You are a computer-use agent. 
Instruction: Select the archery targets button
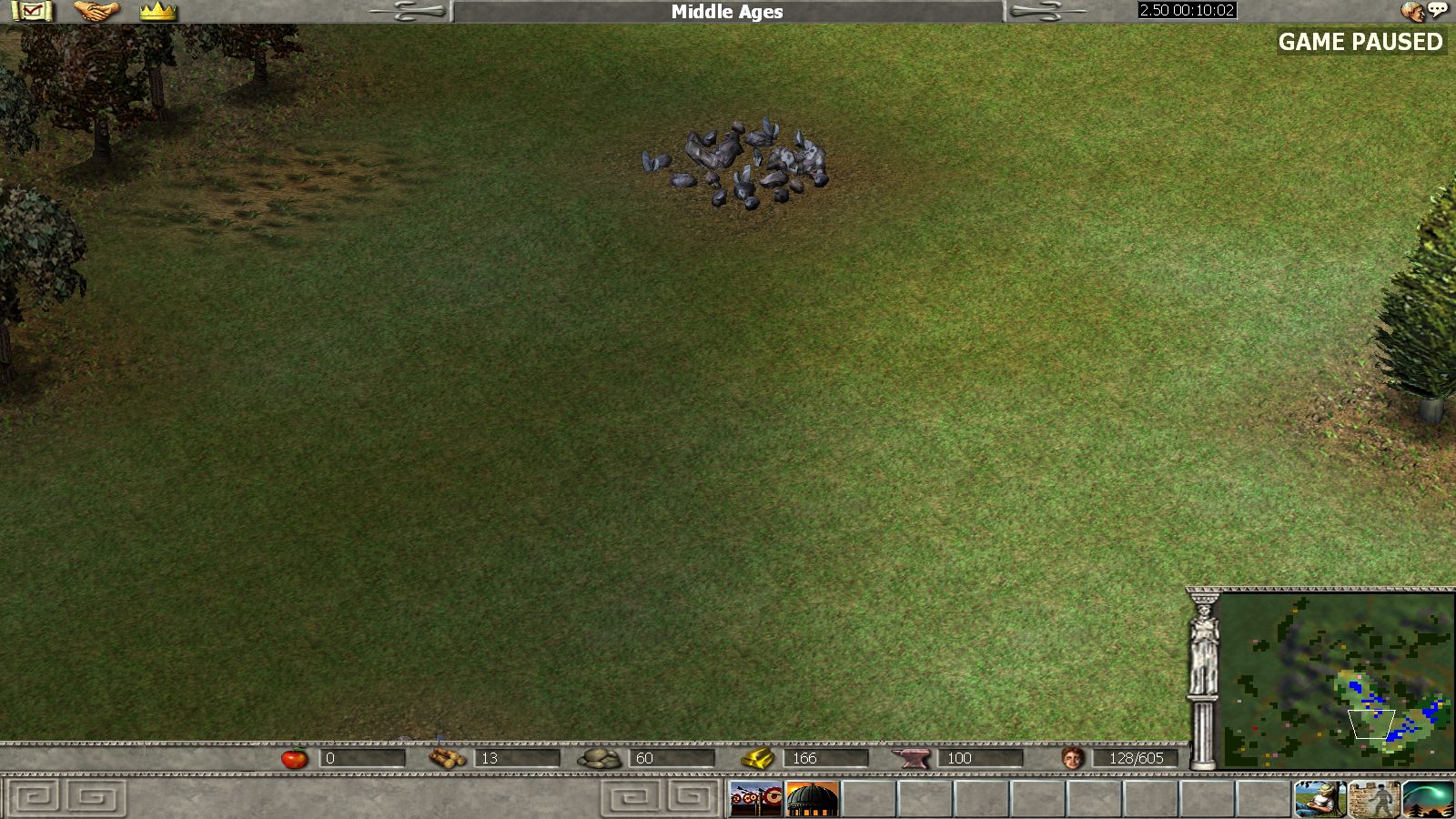[x=755, y=799]
